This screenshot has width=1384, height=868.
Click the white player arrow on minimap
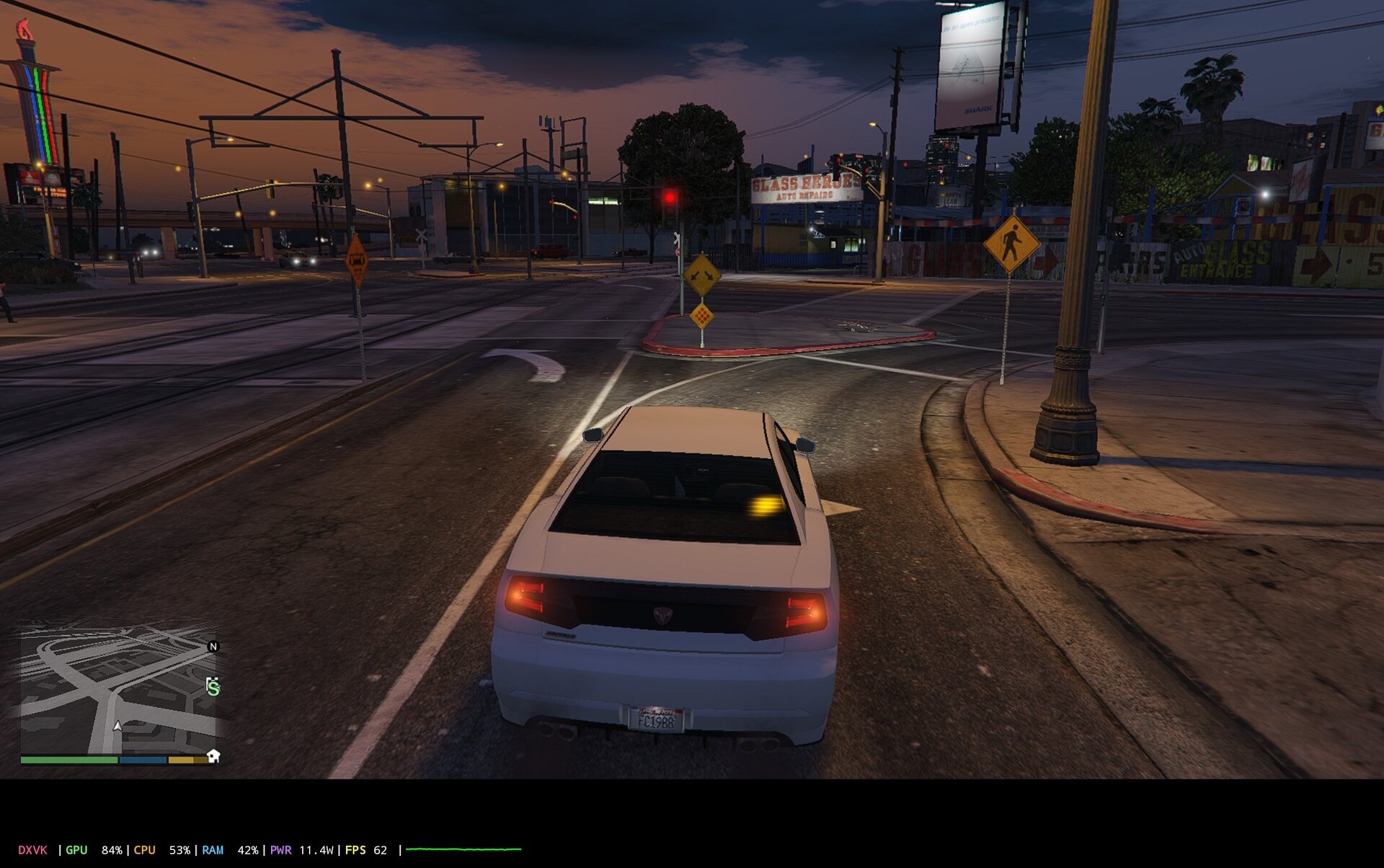point(117,726)
